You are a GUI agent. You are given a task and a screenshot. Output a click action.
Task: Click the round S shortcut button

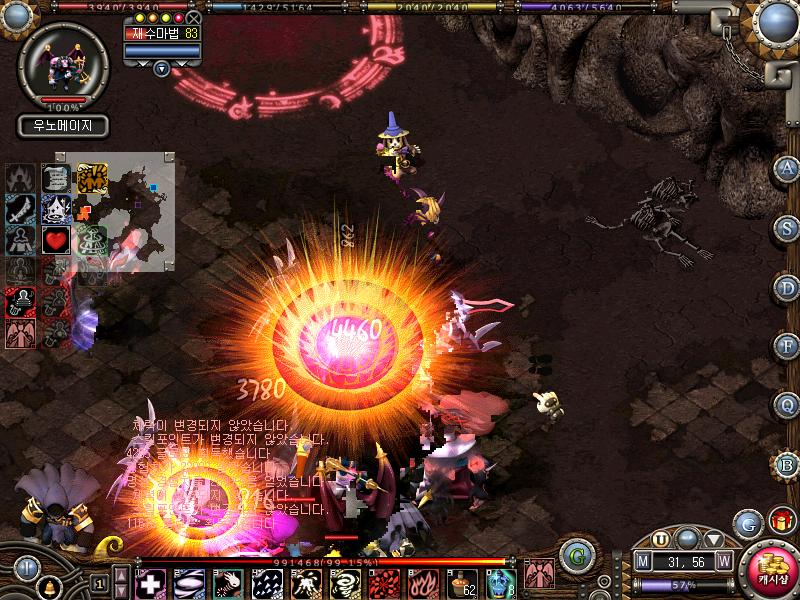(x=787, y=227)
